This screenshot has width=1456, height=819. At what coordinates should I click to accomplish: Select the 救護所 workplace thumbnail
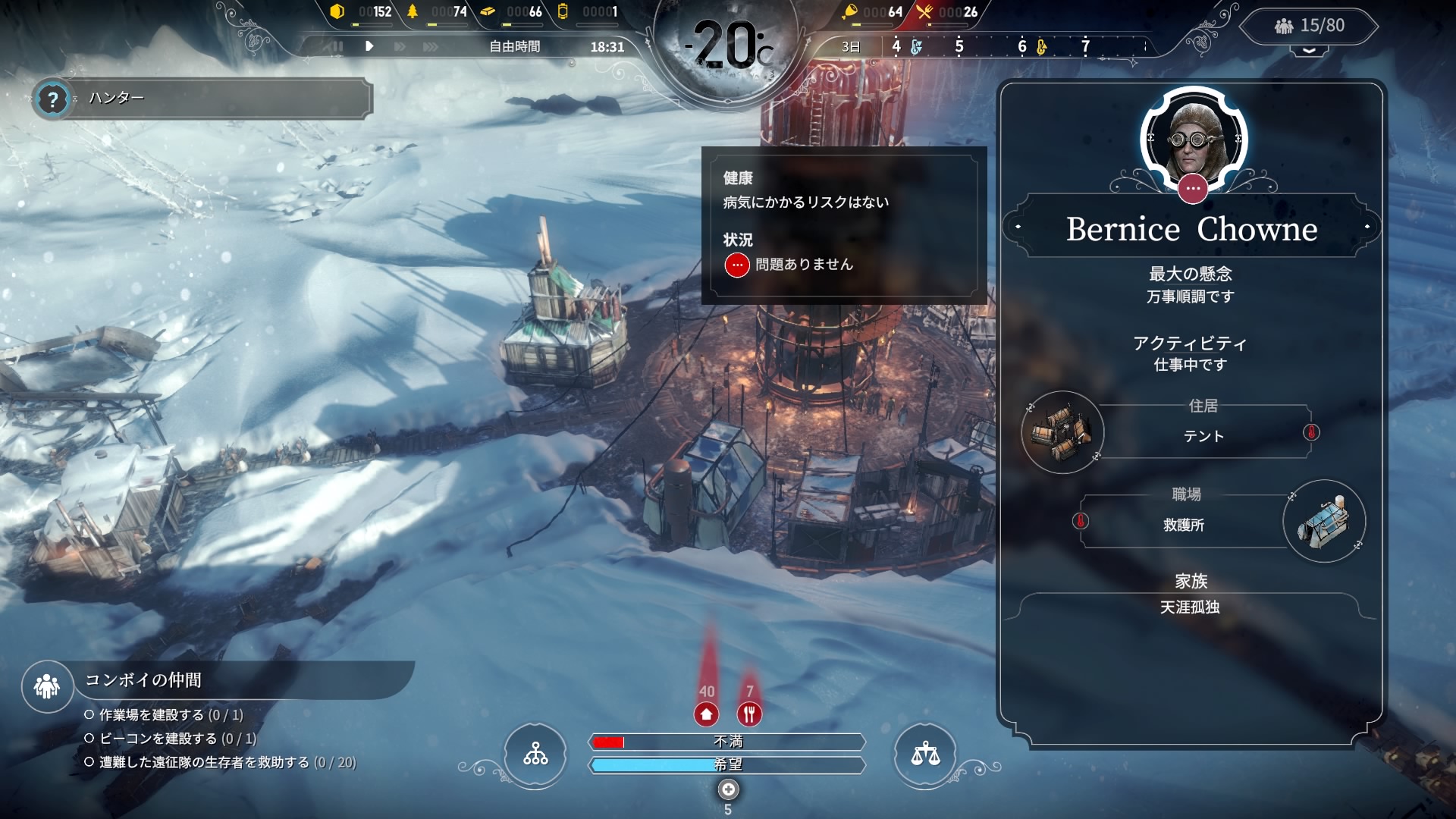[x=1324, y=522]
